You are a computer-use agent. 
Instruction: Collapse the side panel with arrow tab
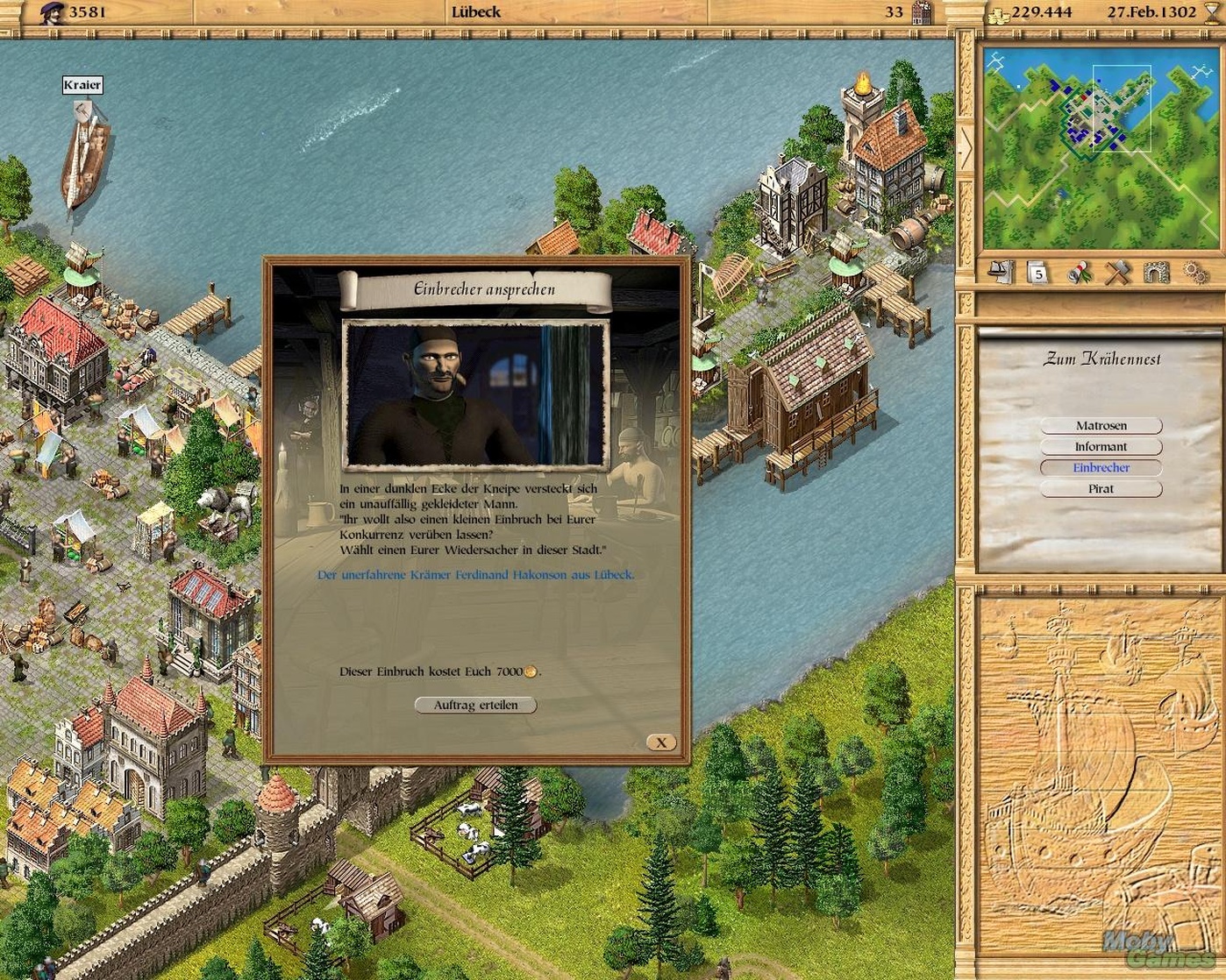pyautogui.click(x=966, y=149)
